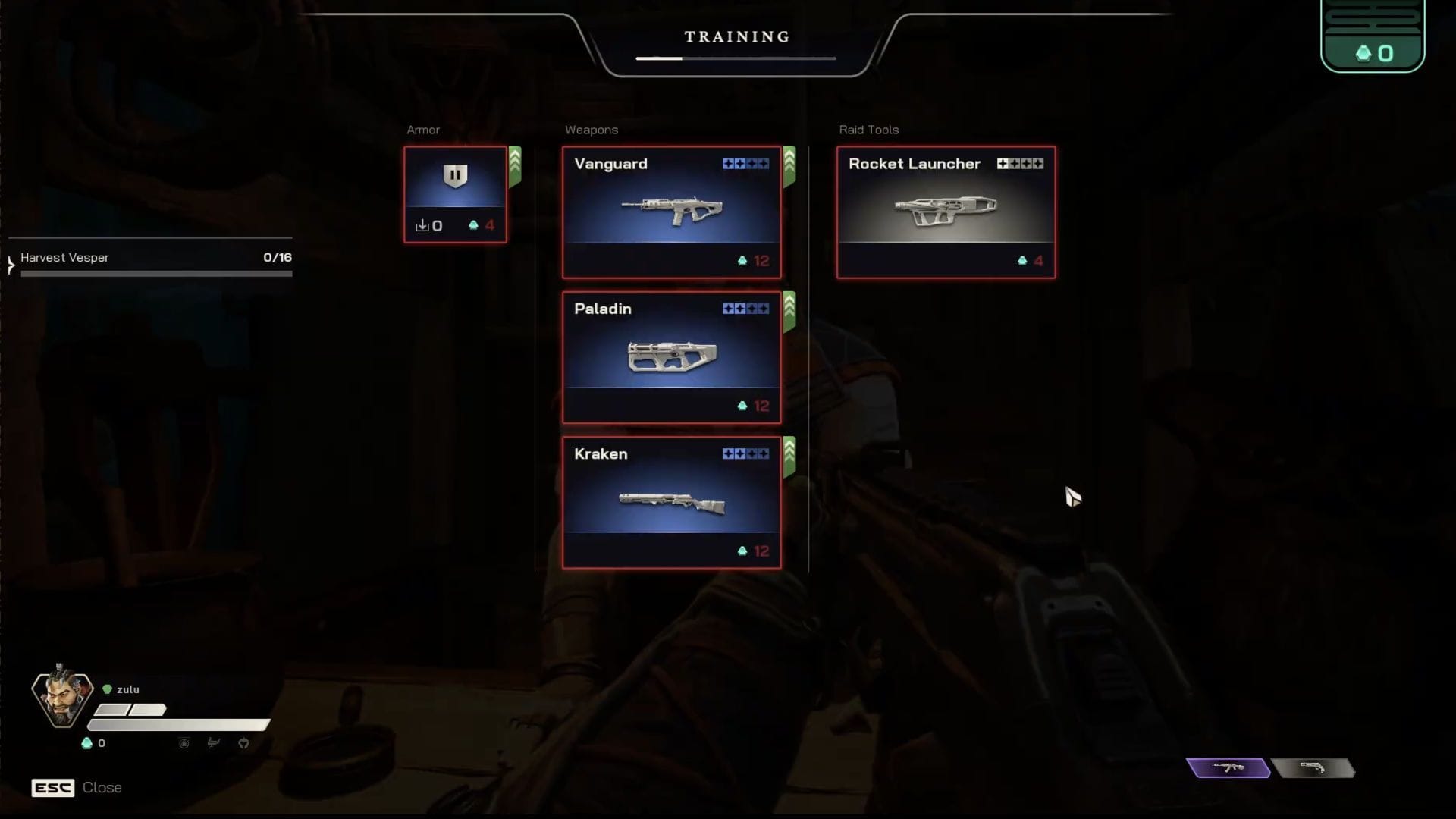Choose the Paladin weapon card
Image resolution: width=1456 pixels, height=819 pixels.
[x=671, y=357]
